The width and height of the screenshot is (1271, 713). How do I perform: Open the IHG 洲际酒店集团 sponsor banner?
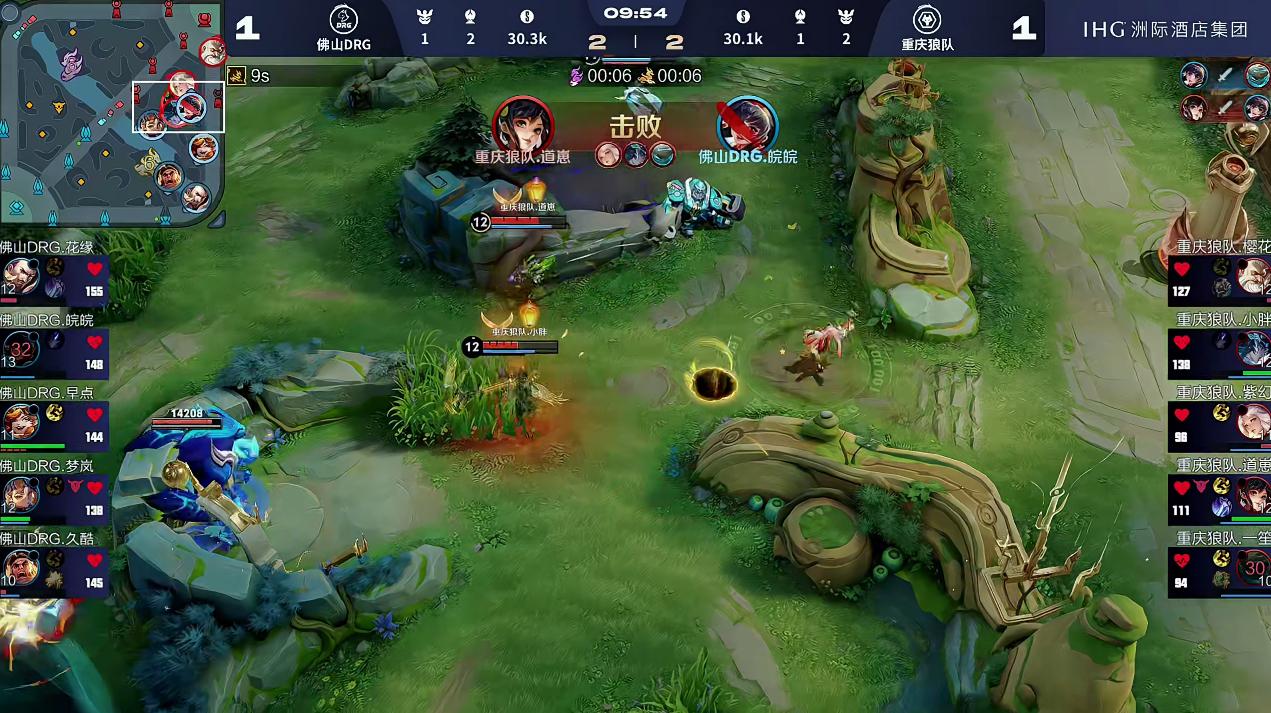coord(1165,29)
